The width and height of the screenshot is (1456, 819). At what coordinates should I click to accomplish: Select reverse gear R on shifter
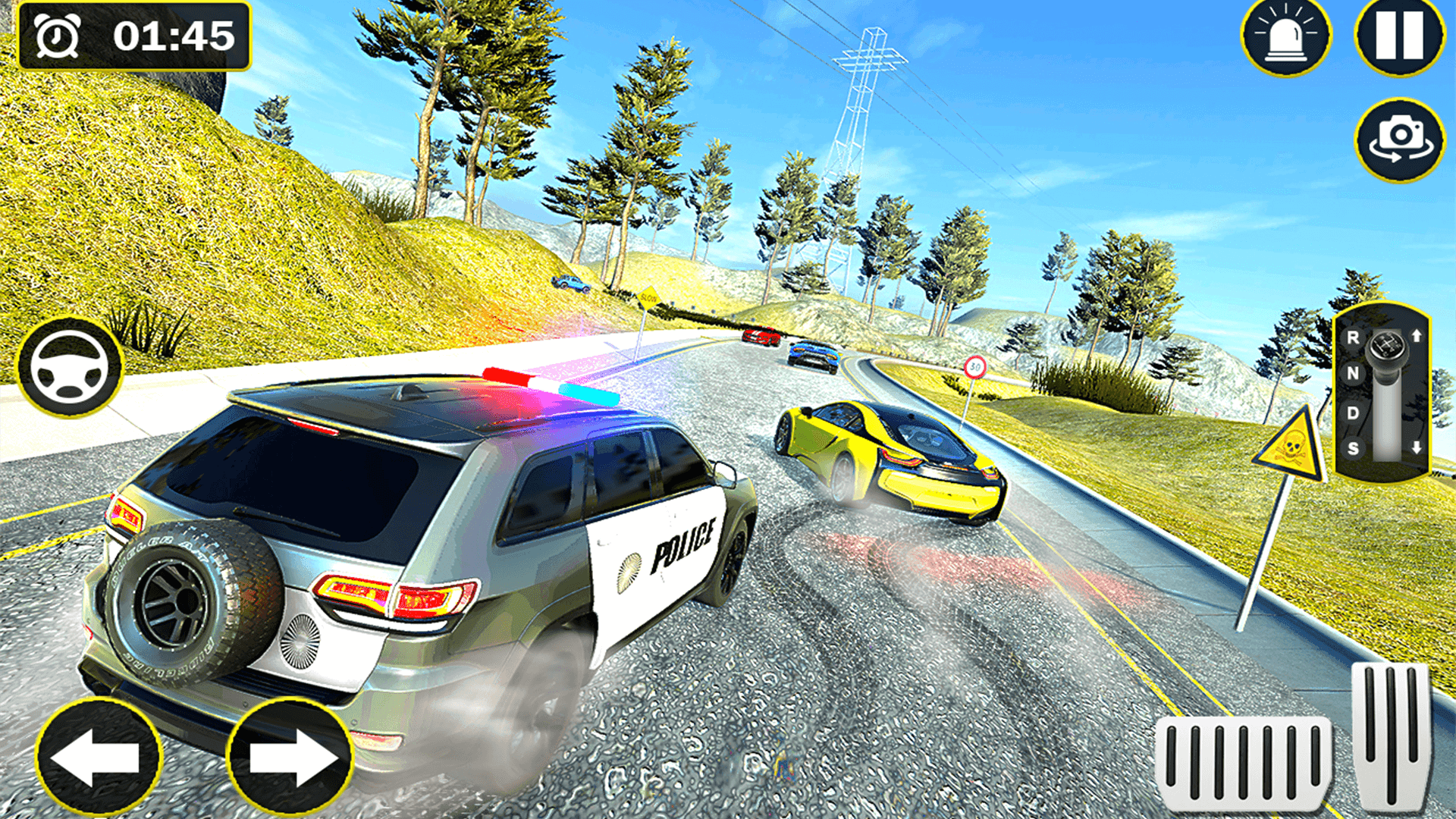pos(1354,339)
